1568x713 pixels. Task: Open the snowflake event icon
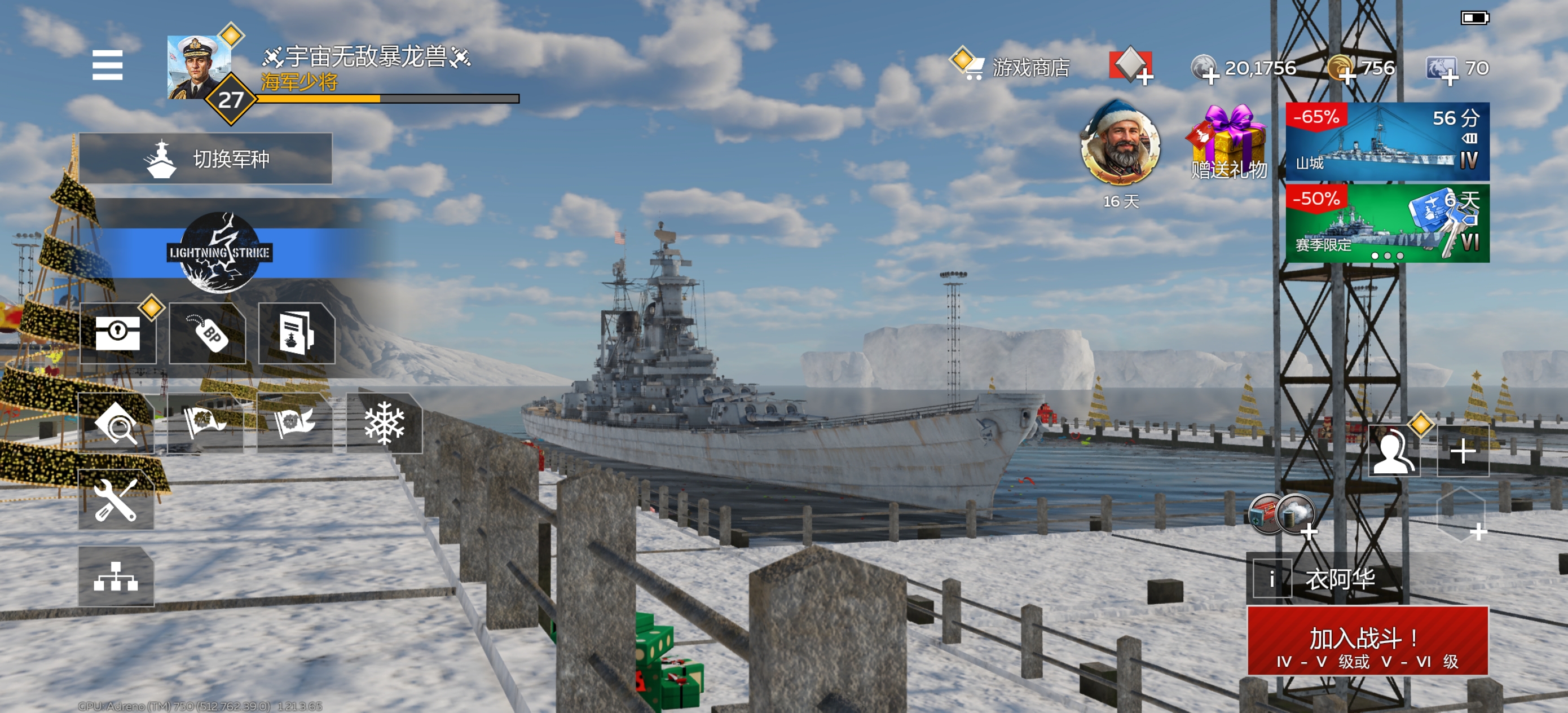pyautogui.click(x=384, y=423)
